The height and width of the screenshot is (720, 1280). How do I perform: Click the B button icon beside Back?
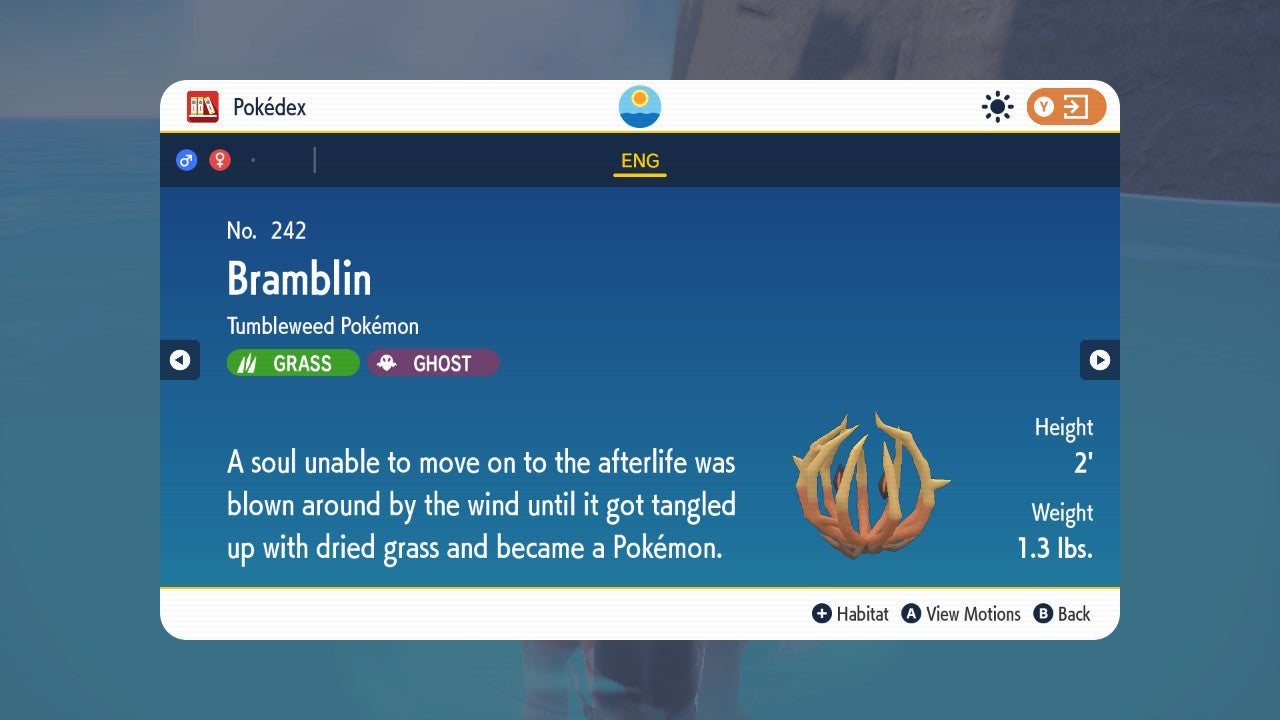tap(1044, 614)
